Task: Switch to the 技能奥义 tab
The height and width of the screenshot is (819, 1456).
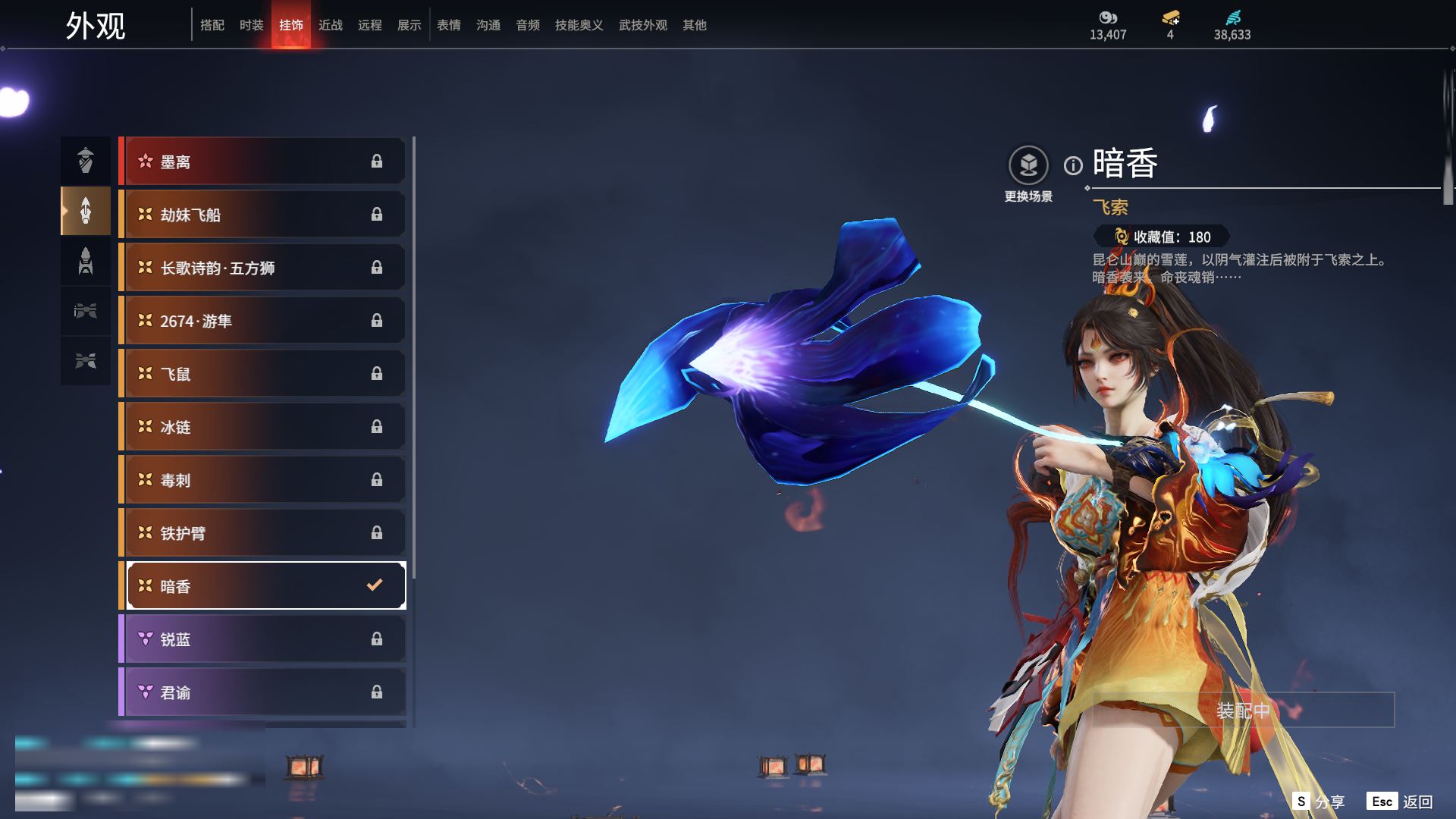Action: pyautogui.click(x=579, y=25)
